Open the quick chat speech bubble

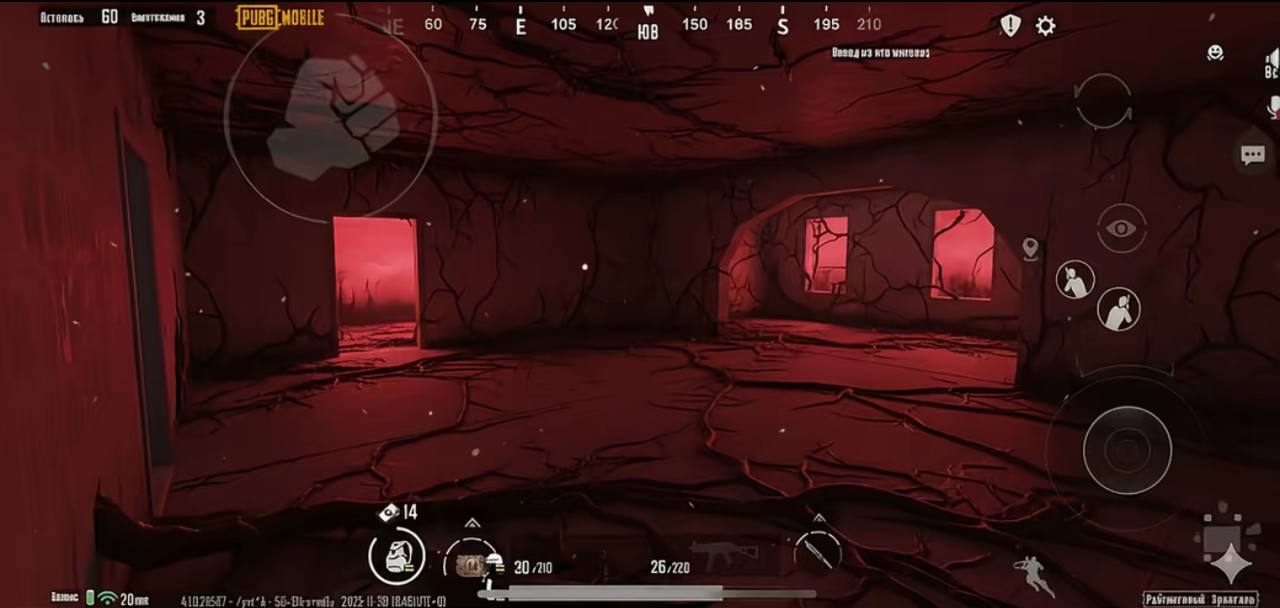point(1252,155)
